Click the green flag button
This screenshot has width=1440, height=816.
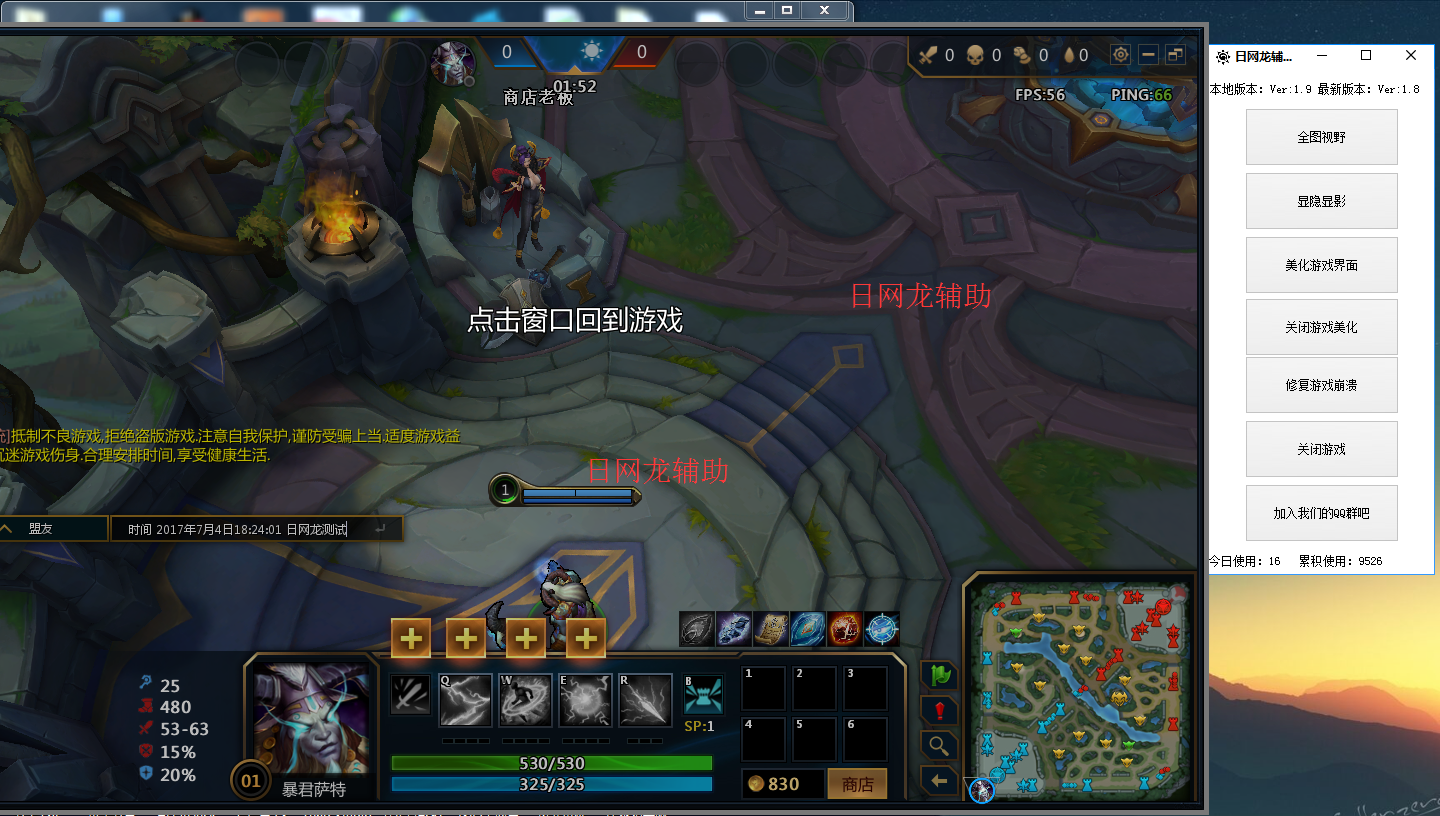click(938, 676)
